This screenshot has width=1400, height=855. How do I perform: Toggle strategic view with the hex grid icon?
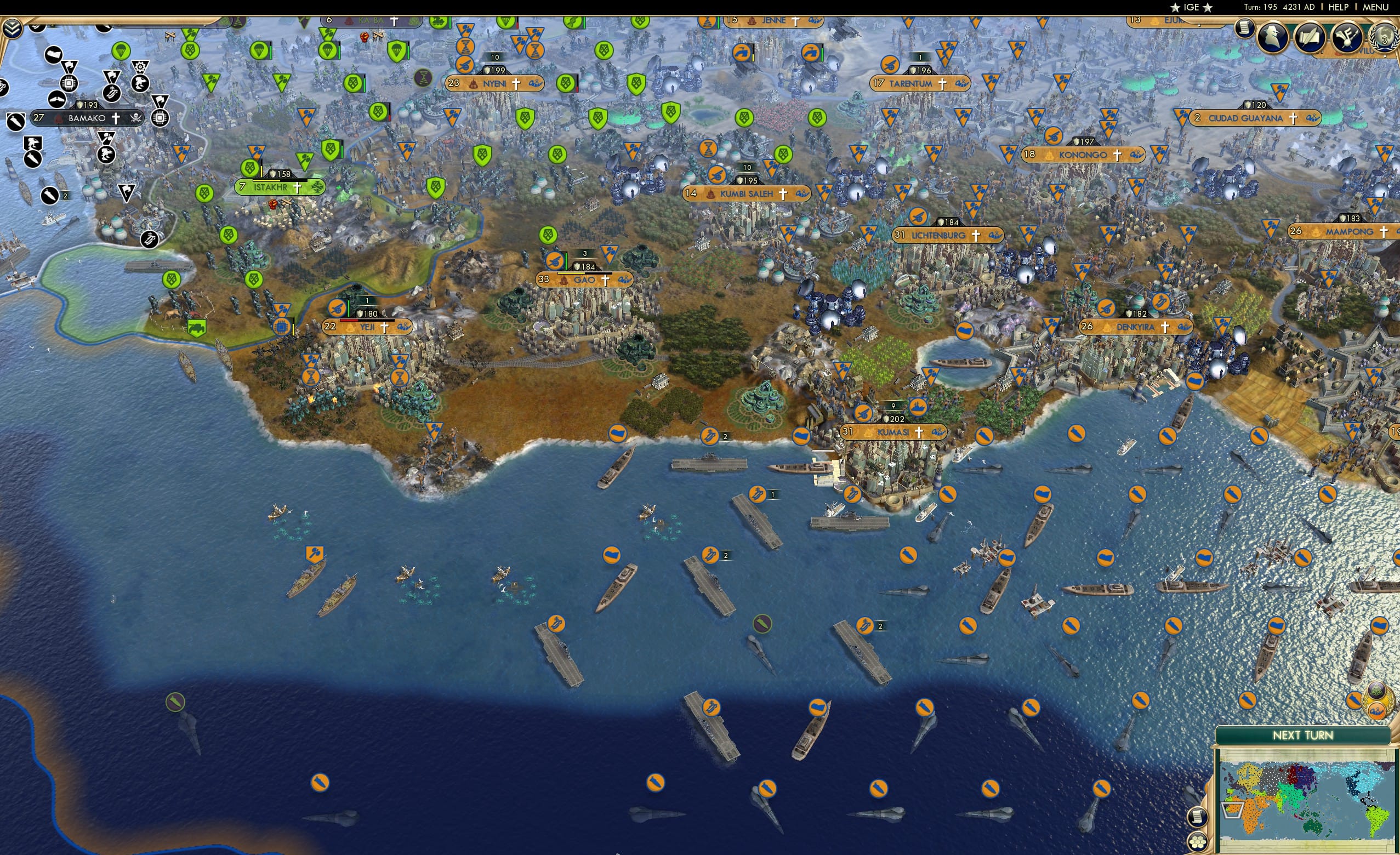pos(1198,842)
